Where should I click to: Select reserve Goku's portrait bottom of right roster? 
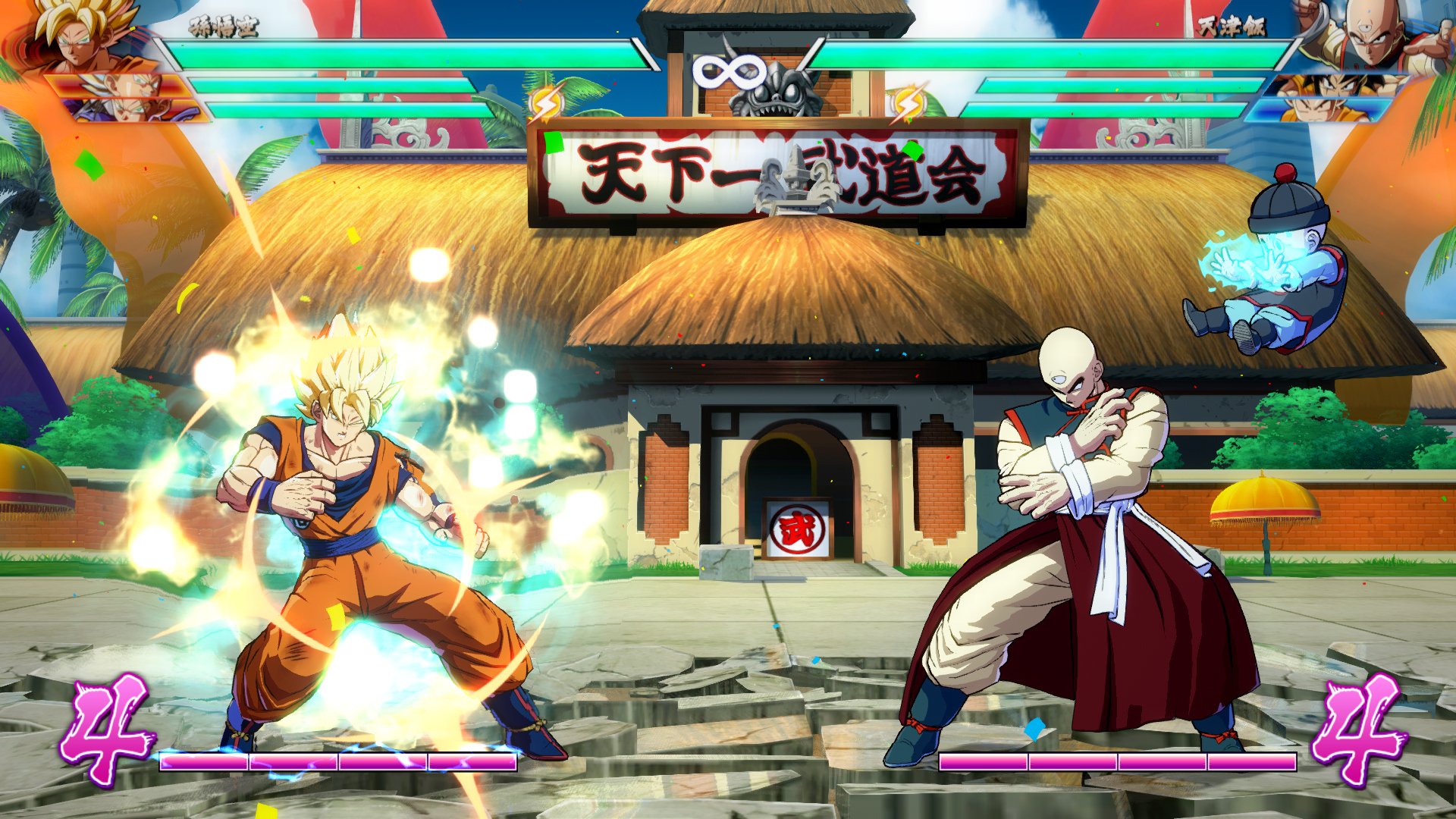click(x=1312, y=110)
